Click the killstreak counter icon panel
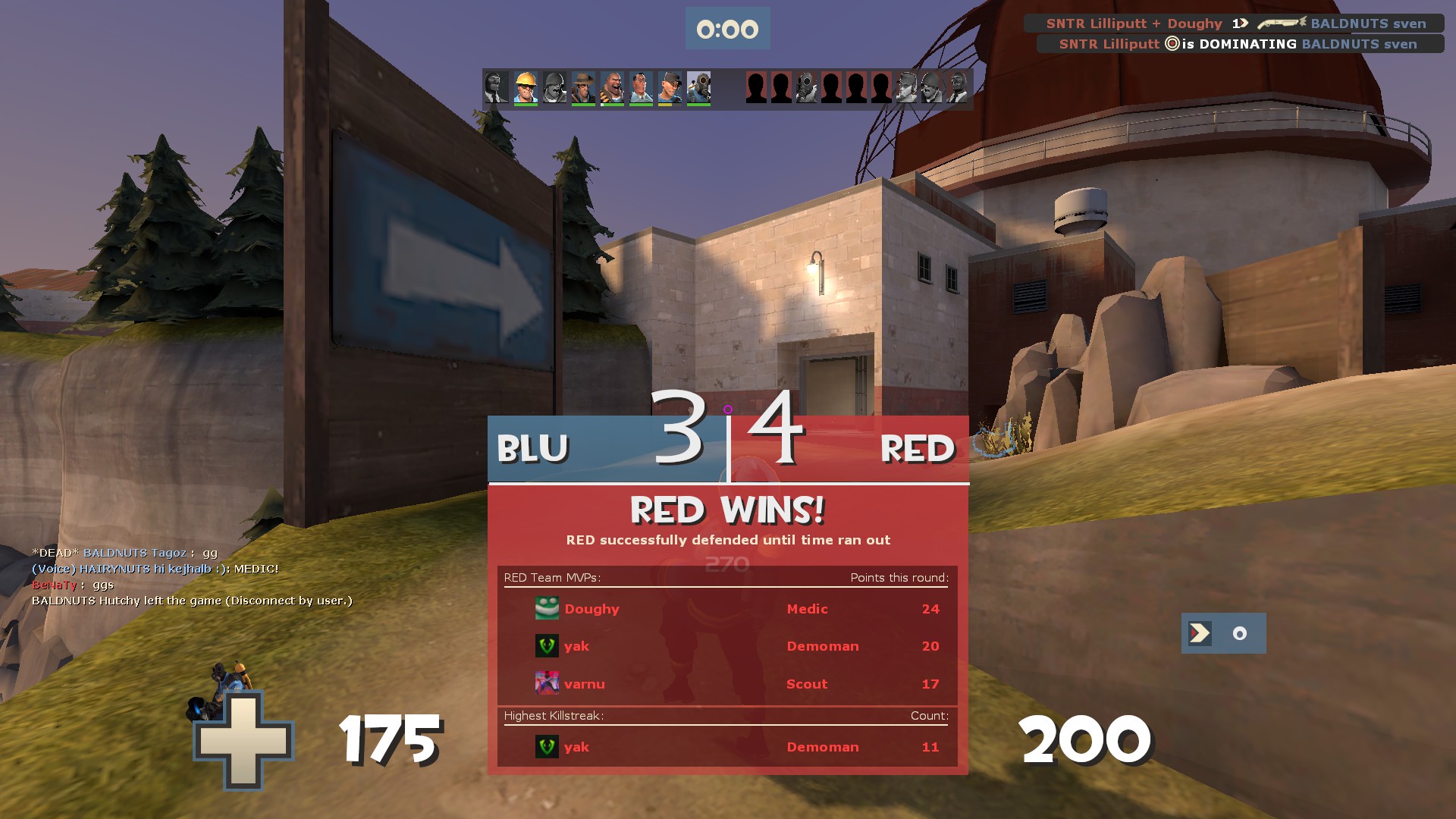 tap(1223, 633)
